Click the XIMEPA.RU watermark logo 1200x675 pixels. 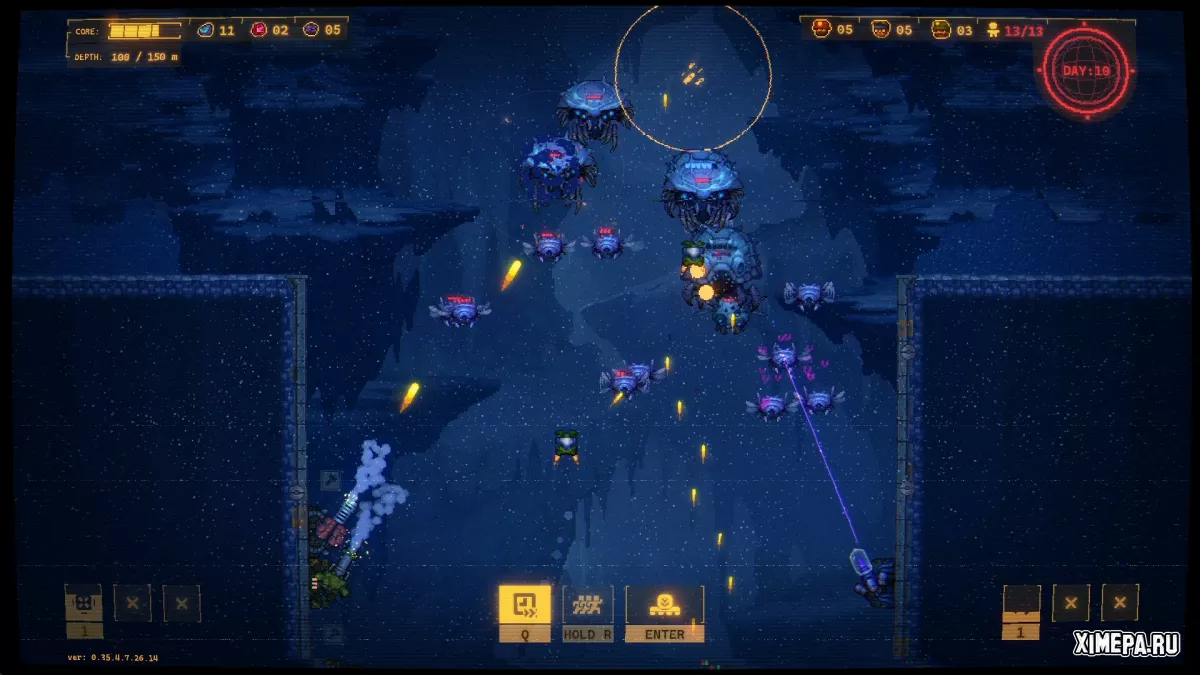pyautogui.click(x=1125, y=645)
